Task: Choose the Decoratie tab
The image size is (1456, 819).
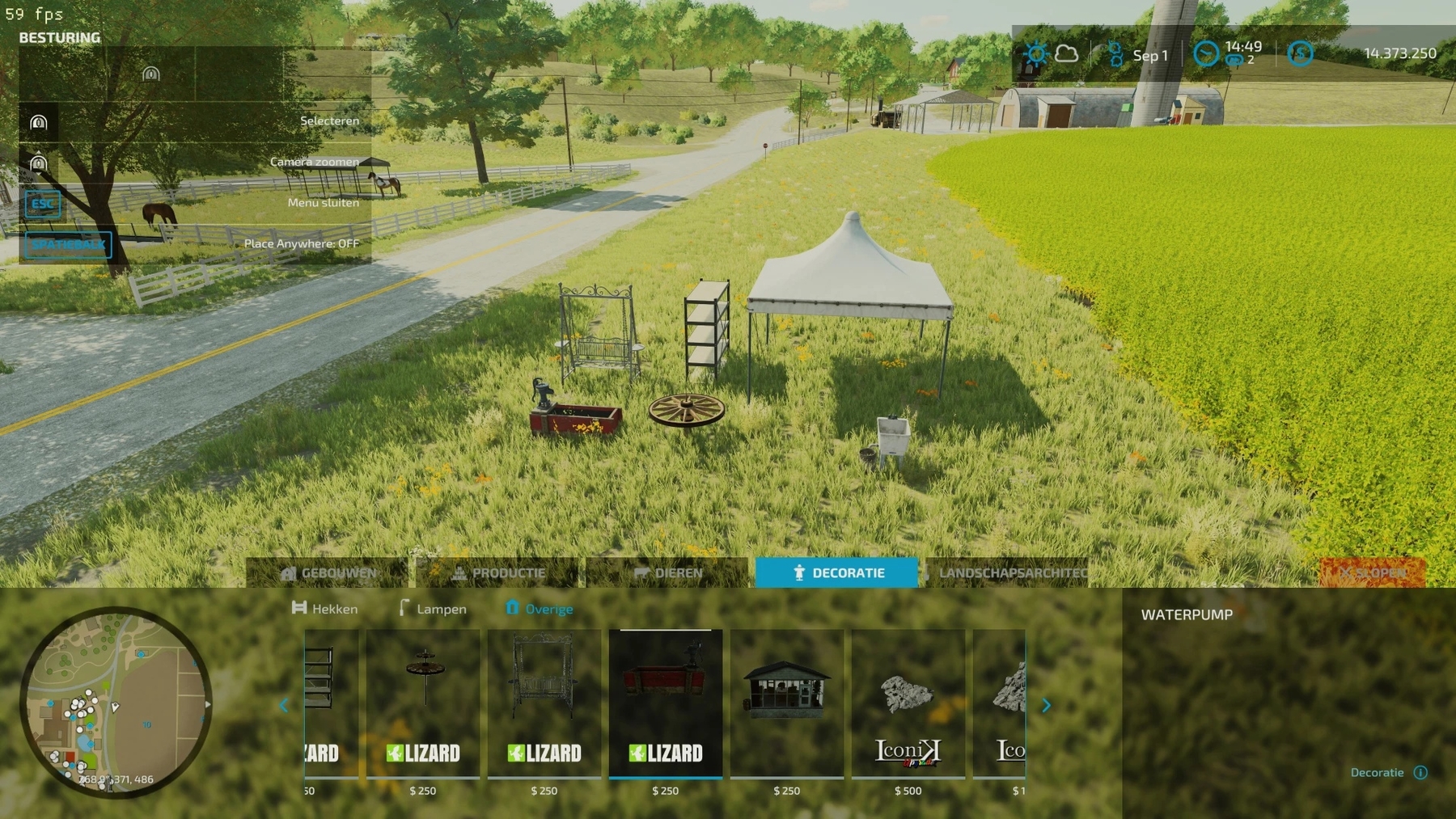Action: coord(837,573)
